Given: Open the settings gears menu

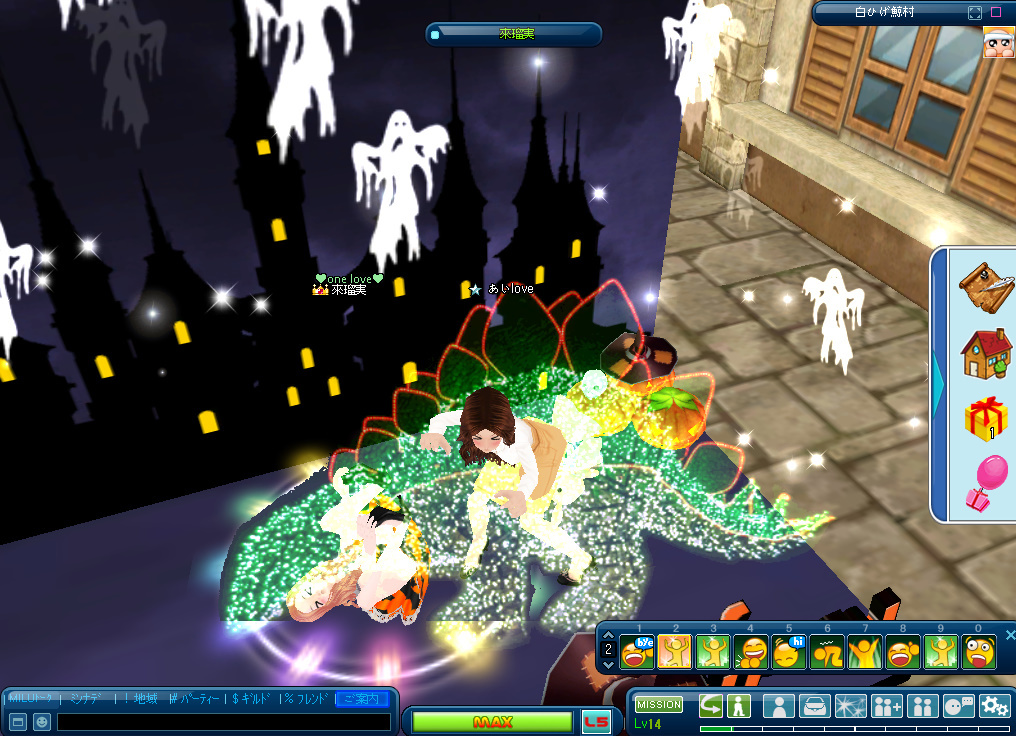Looking at the screenshot, I should coord(994,706).
